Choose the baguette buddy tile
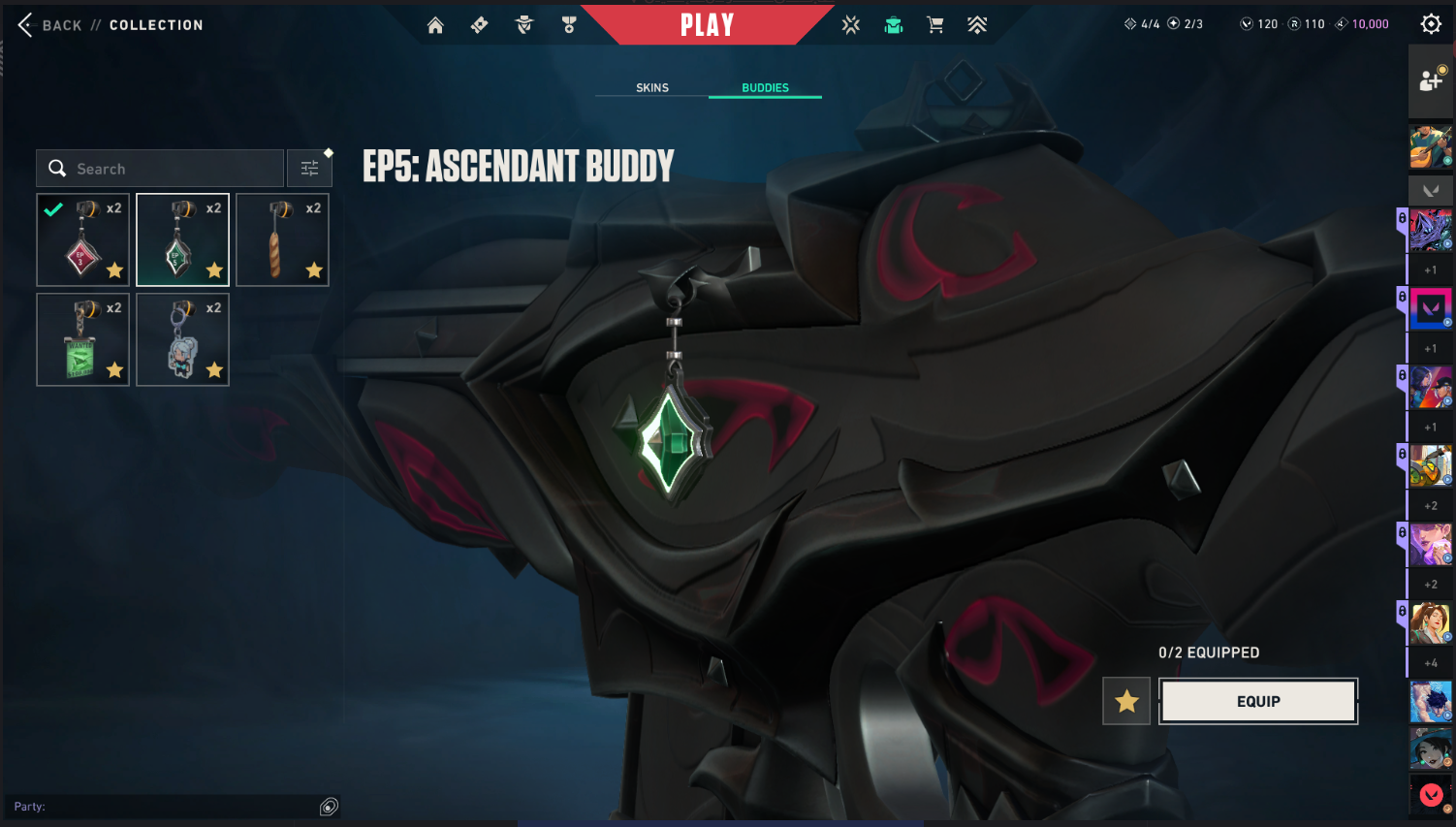 (x=282, y=240)
